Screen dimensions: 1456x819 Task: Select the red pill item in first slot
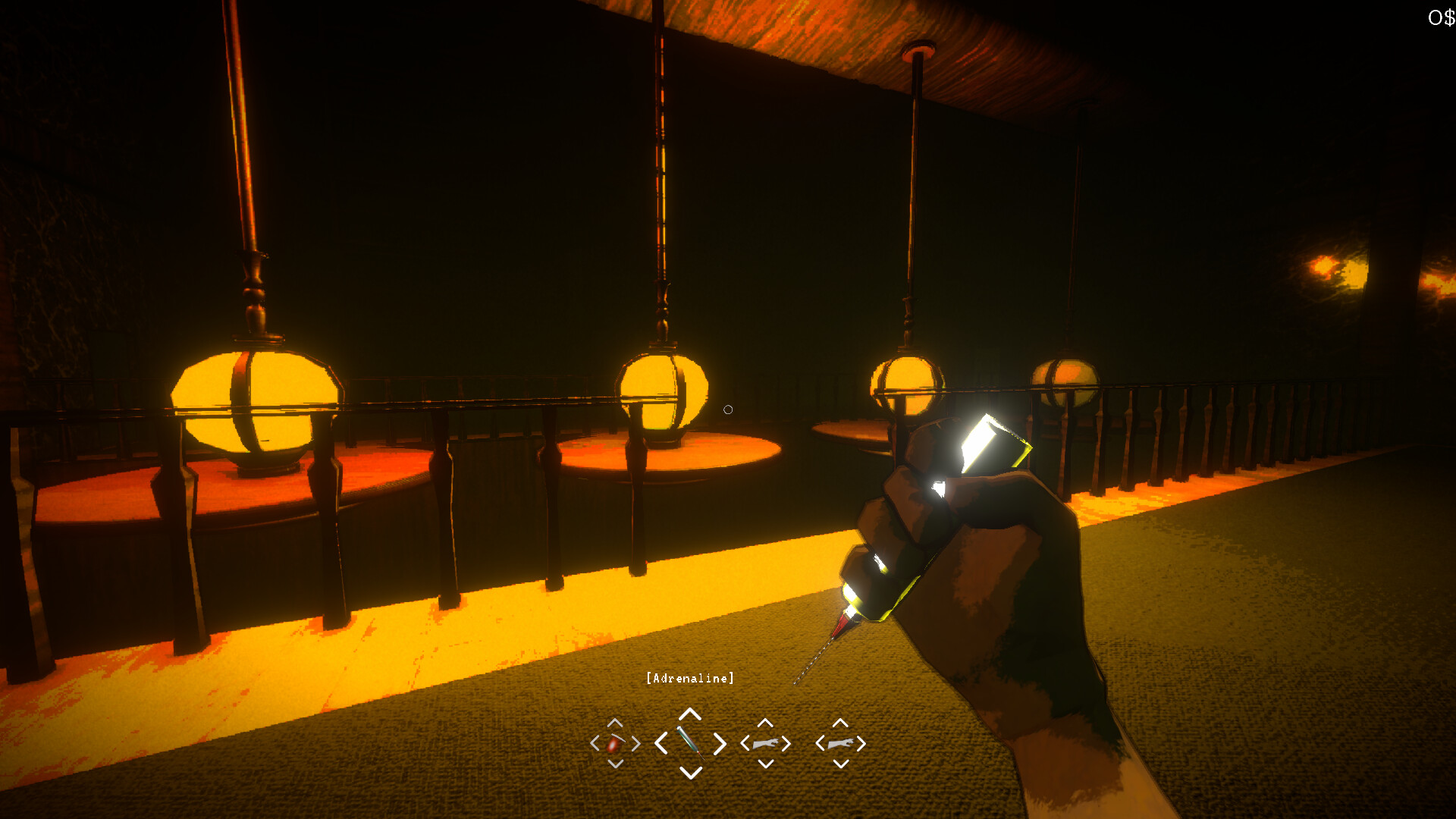pyautogui.click(x=614, y=745)
